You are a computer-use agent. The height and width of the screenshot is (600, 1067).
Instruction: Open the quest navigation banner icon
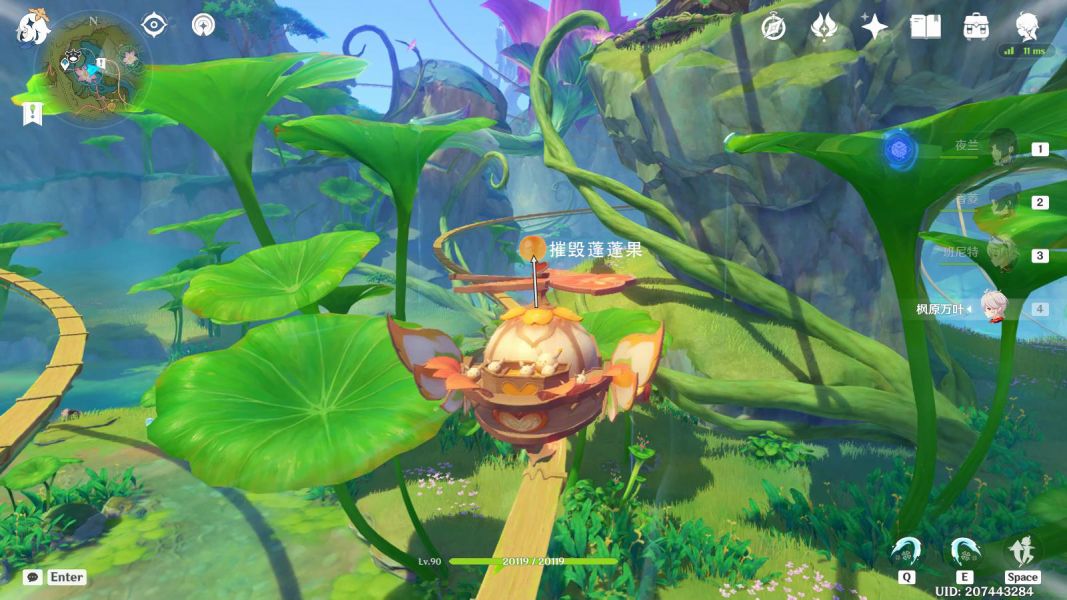coord(32,113)
